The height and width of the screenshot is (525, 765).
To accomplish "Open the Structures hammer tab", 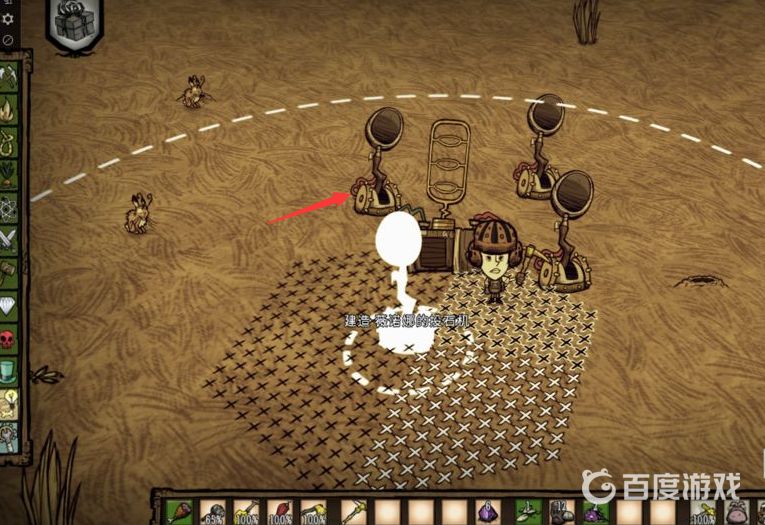I will 8,271.
